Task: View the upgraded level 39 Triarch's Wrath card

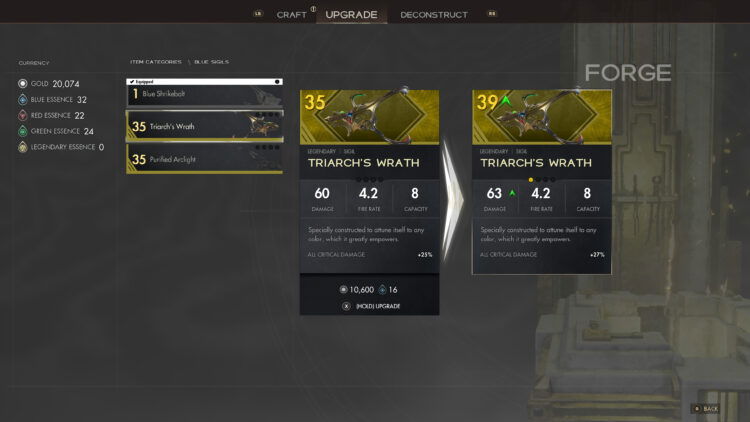Action: (541, 181)
